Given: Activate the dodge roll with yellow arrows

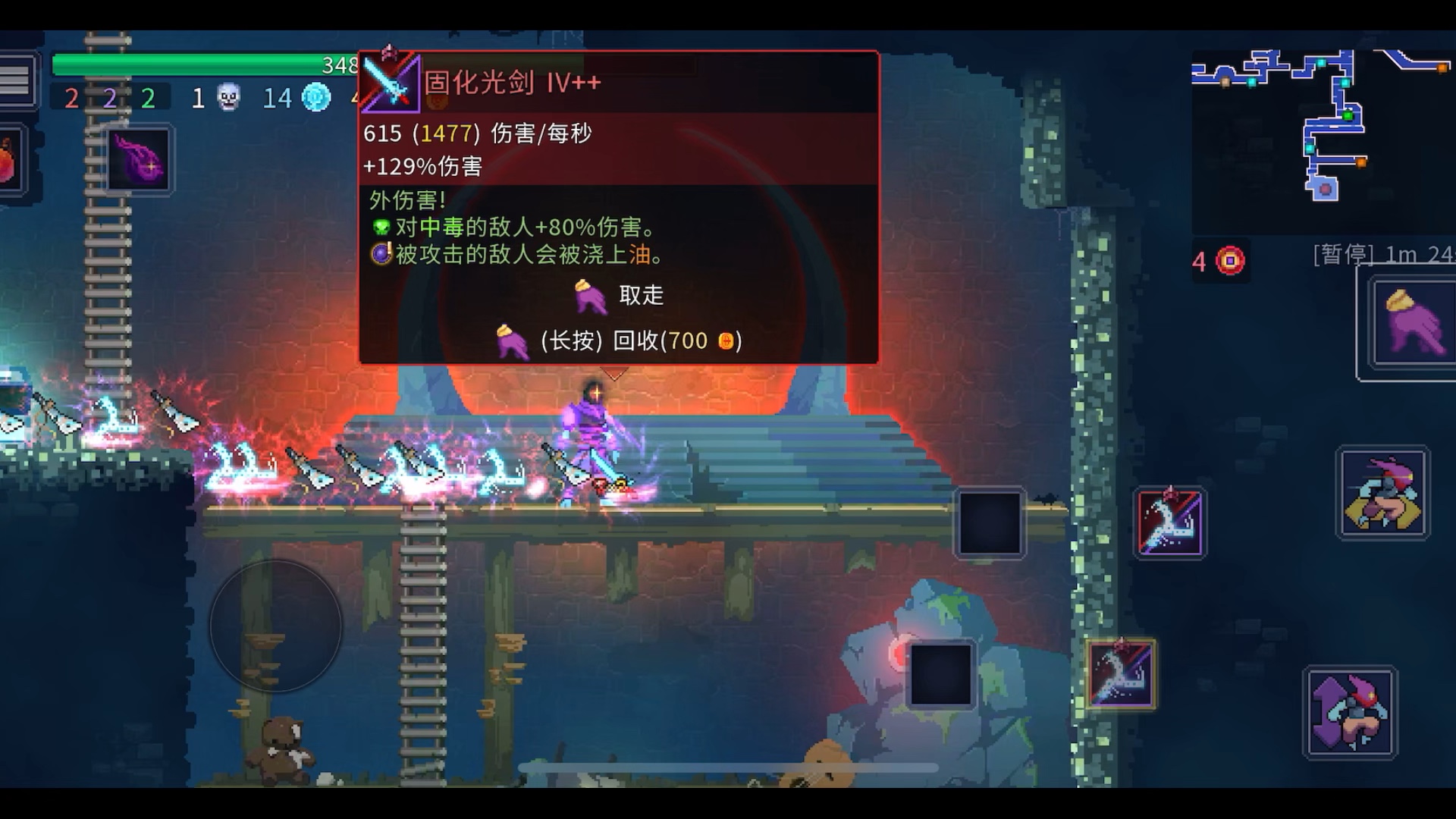Looking at the screenshot, I should click(1383, 494).
